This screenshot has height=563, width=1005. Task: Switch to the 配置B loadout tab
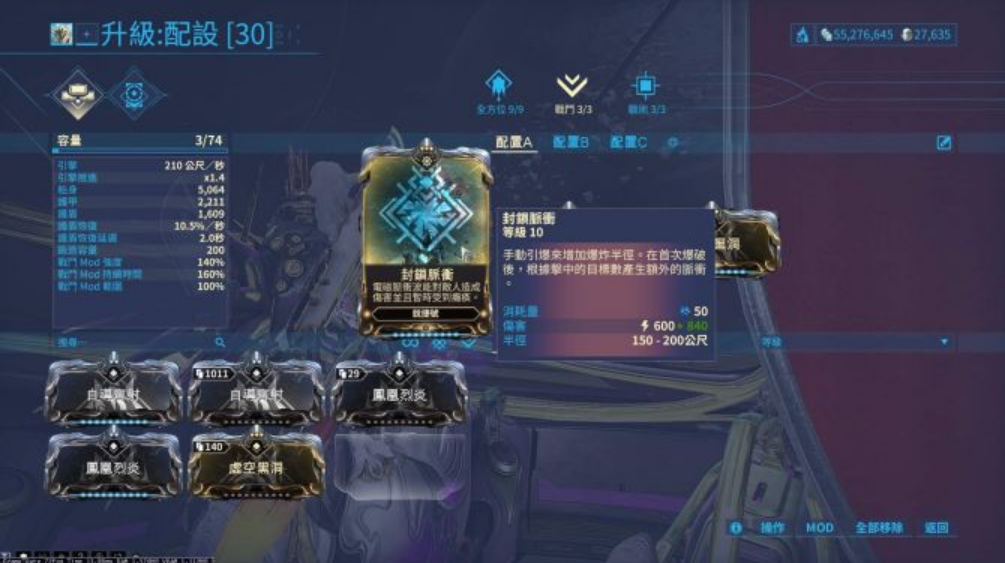571,143
